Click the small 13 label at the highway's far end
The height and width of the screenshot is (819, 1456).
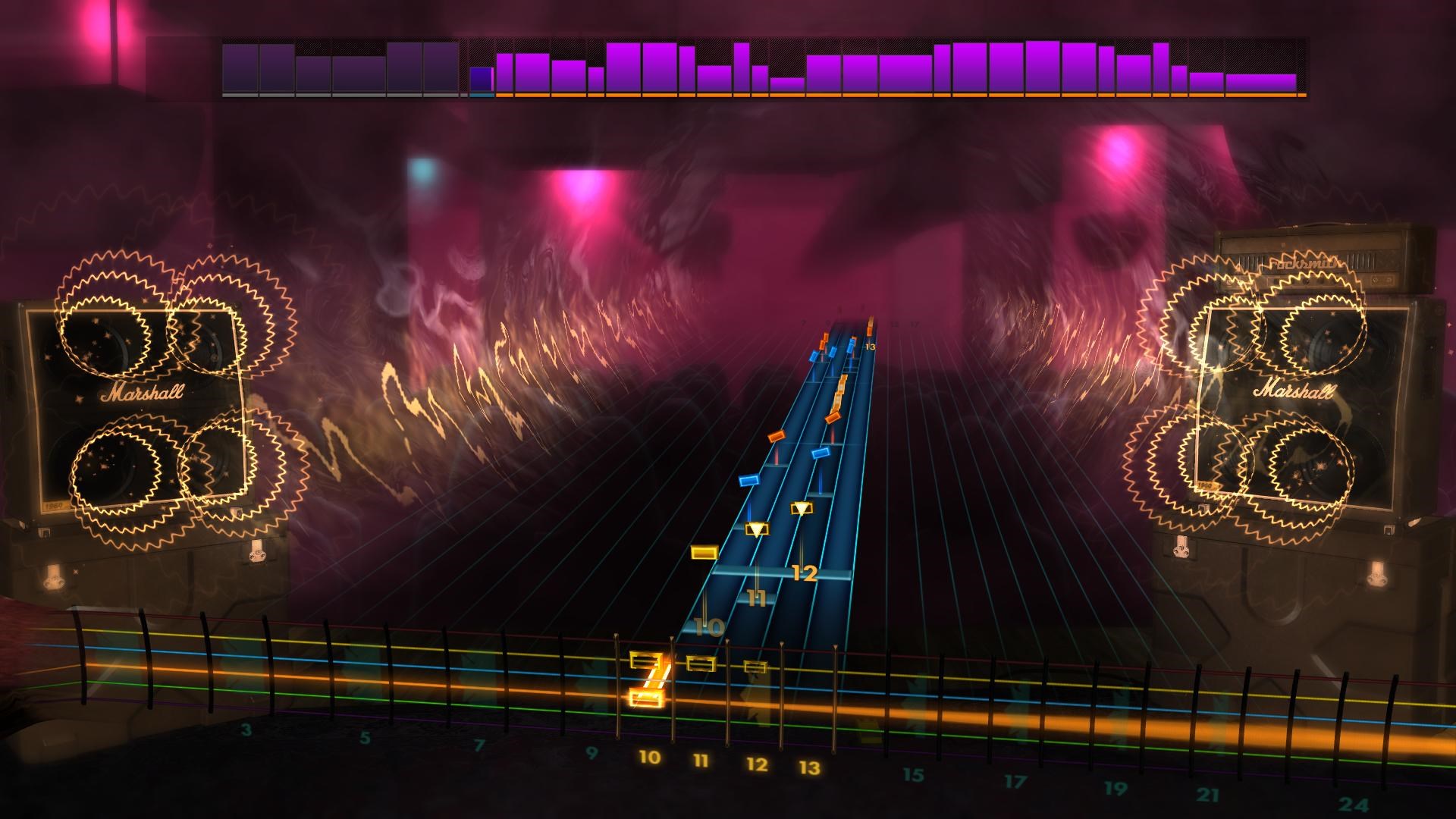[x=870, y=347]
